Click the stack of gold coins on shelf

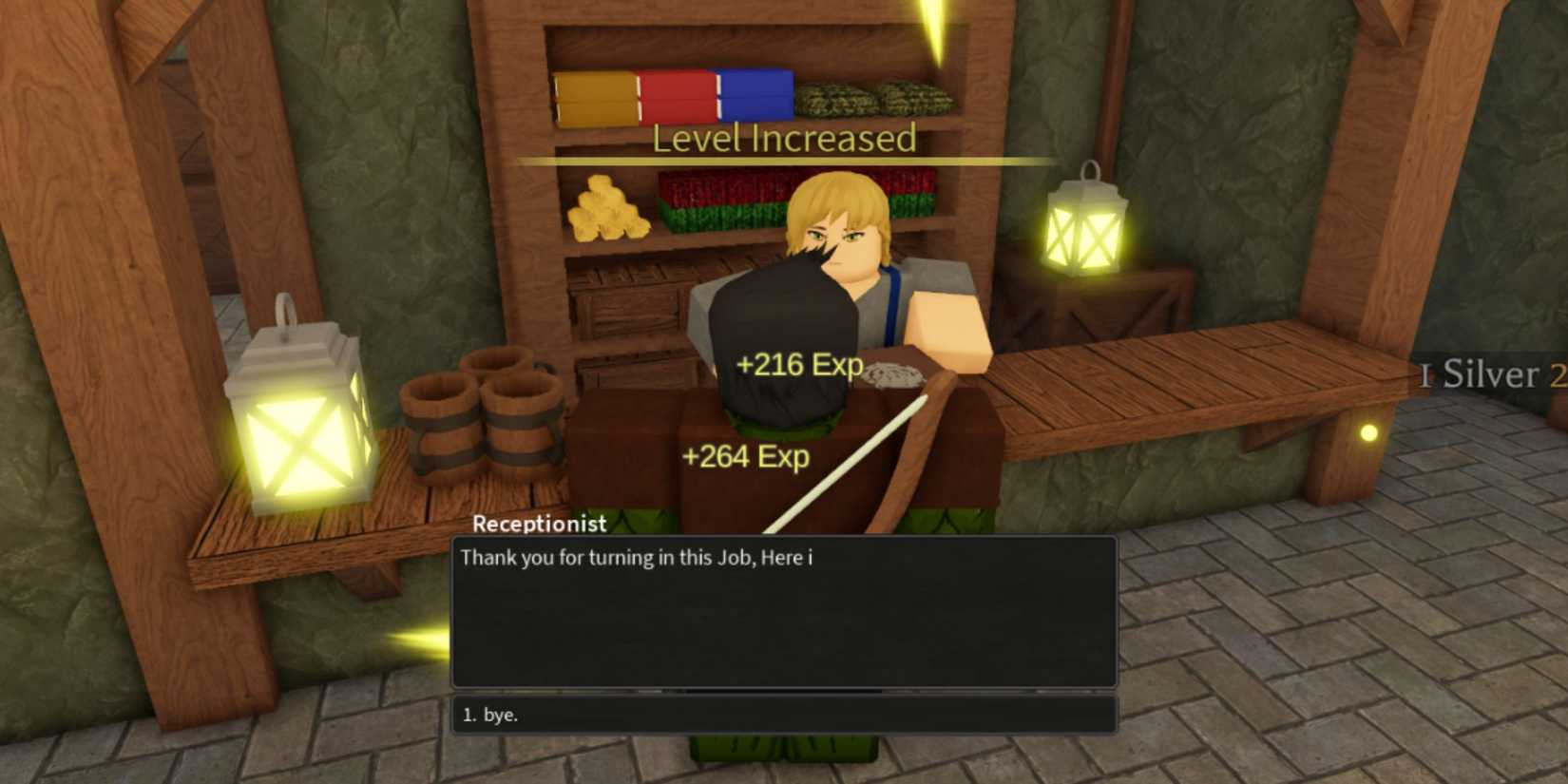coord(608,214)
